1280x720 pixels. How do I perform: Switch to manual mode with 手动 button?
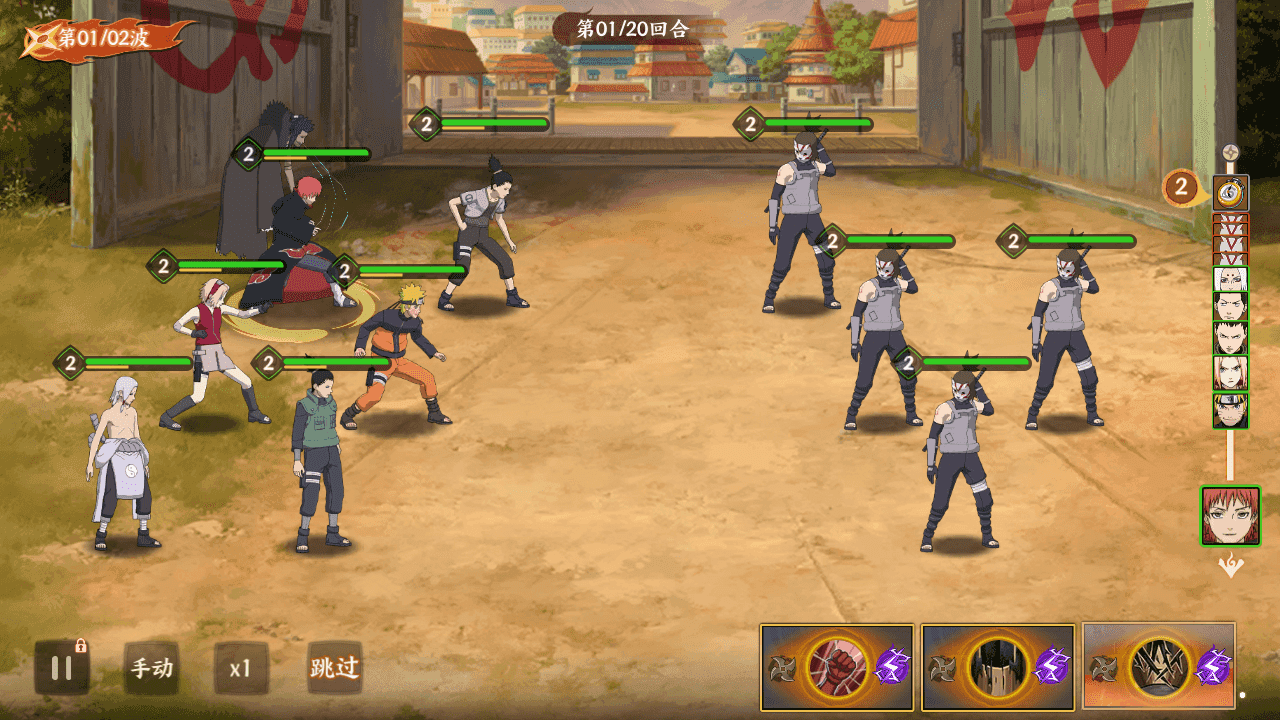point(152,668)
